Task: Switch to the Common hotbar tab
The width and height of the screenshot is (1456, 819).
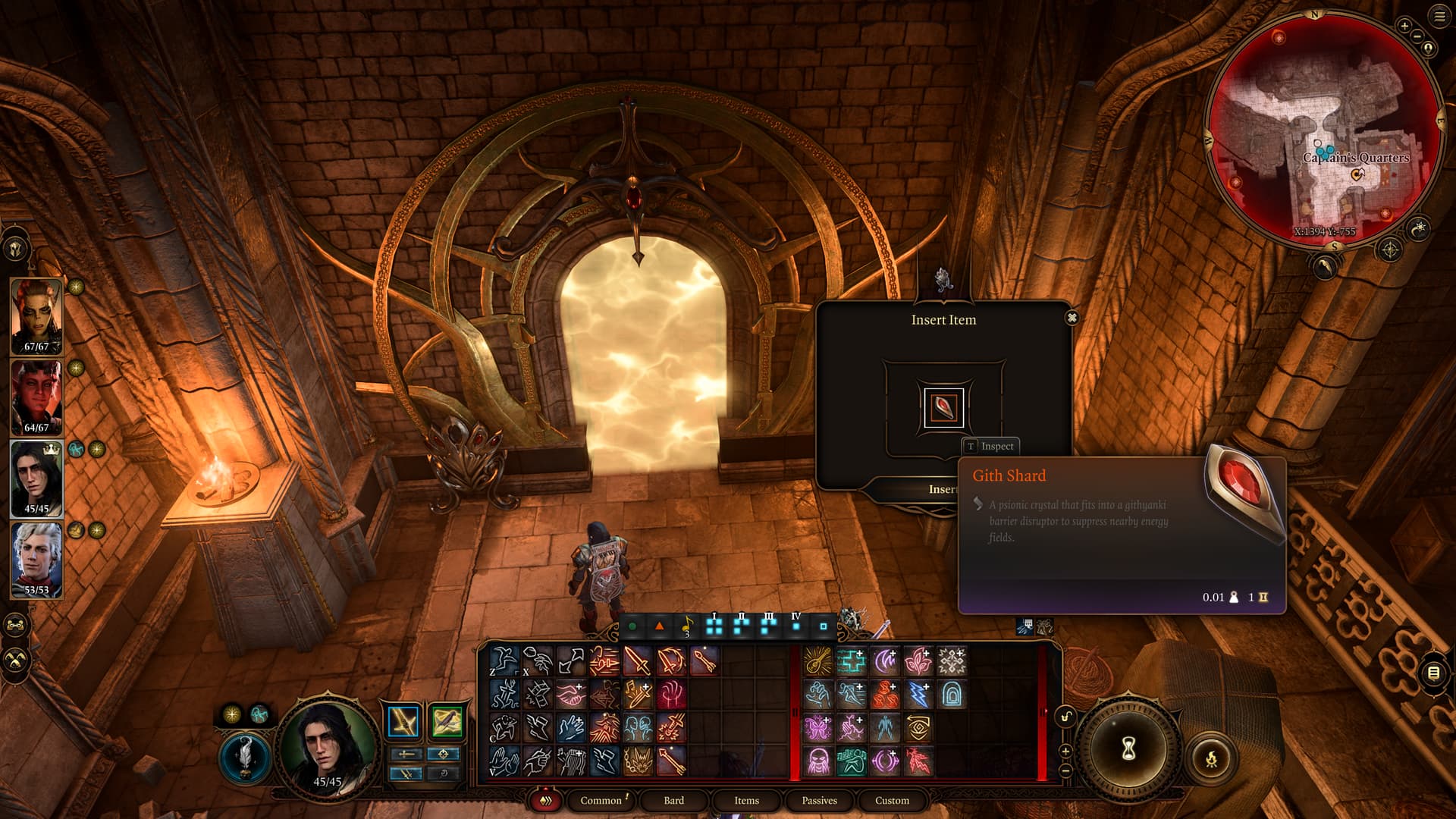Action: click(x=601, y=801)
